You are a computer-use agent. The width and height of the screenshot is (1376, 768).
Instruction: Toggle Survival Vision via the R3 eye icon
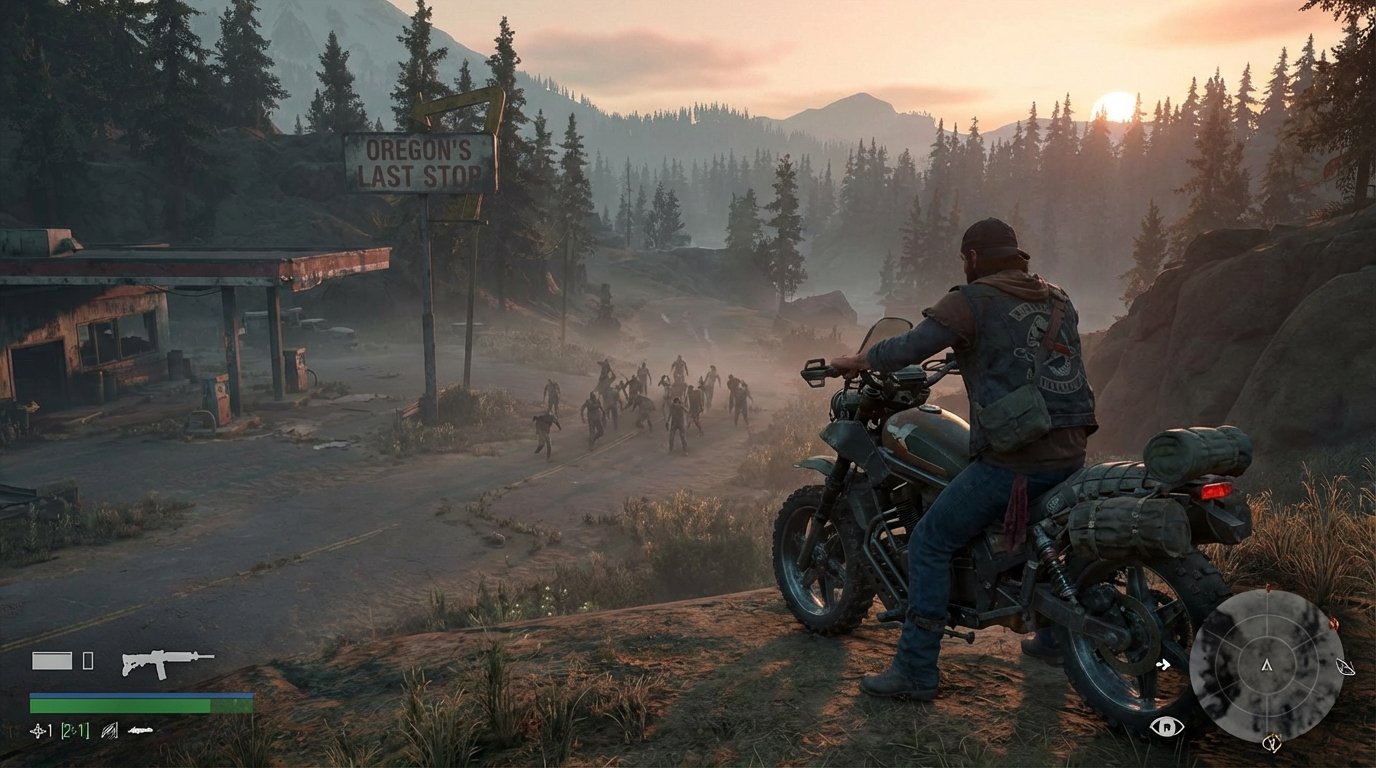tap(1167, 726)
